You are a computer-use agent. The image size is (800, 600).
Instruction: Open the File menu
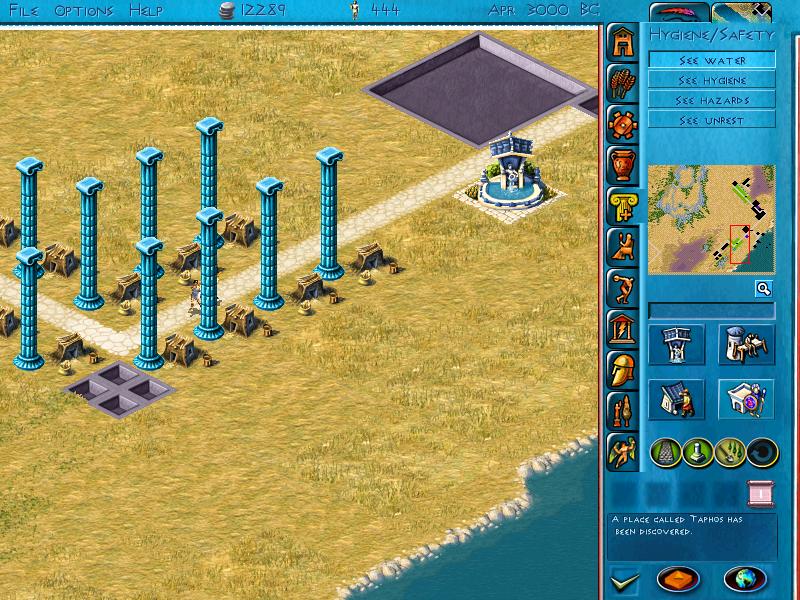click(22, 10)
